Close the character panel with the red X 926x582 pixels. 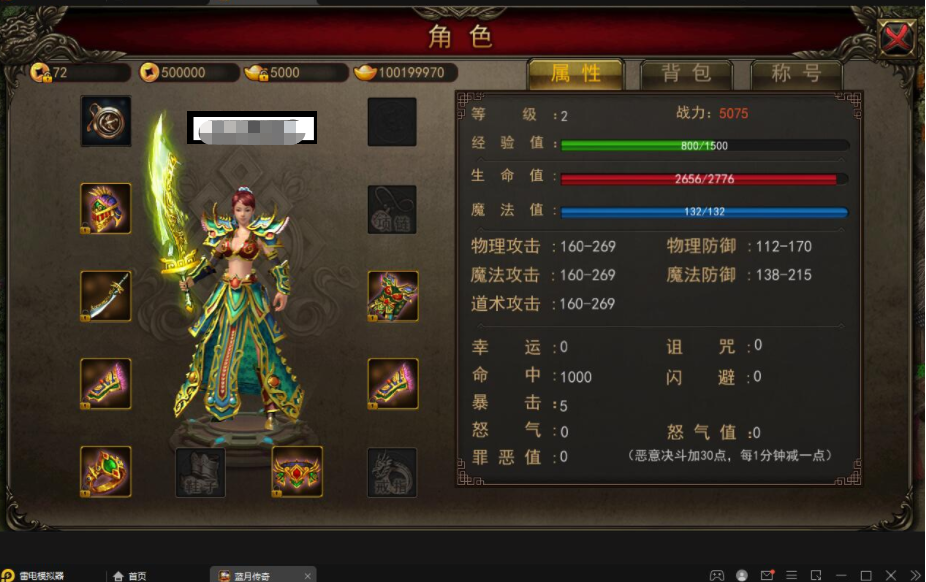(x=897, y=39)
